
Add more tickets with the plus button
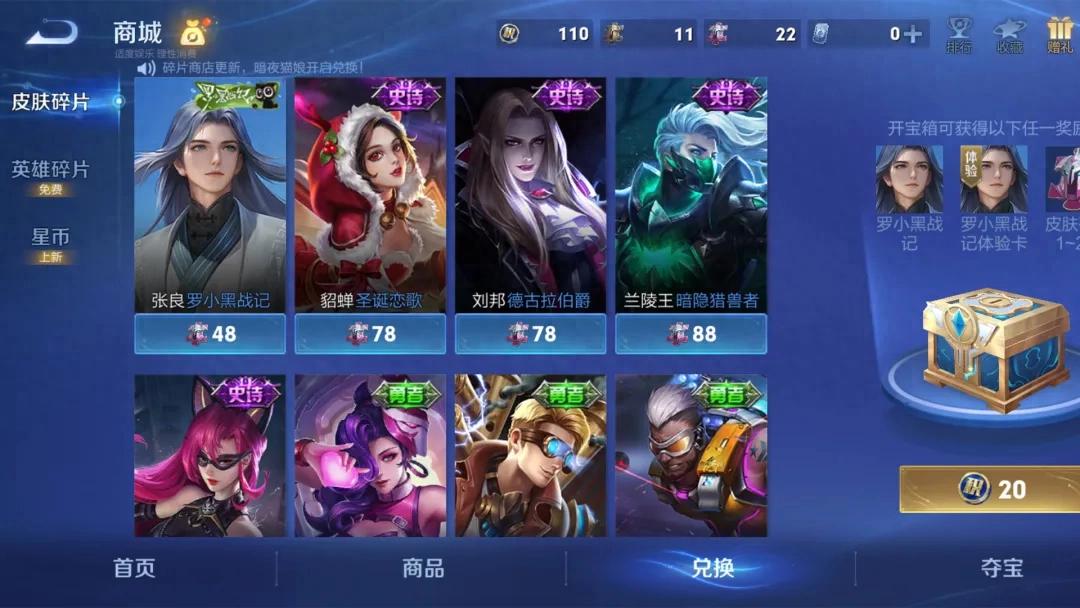[x=913, y=34]
